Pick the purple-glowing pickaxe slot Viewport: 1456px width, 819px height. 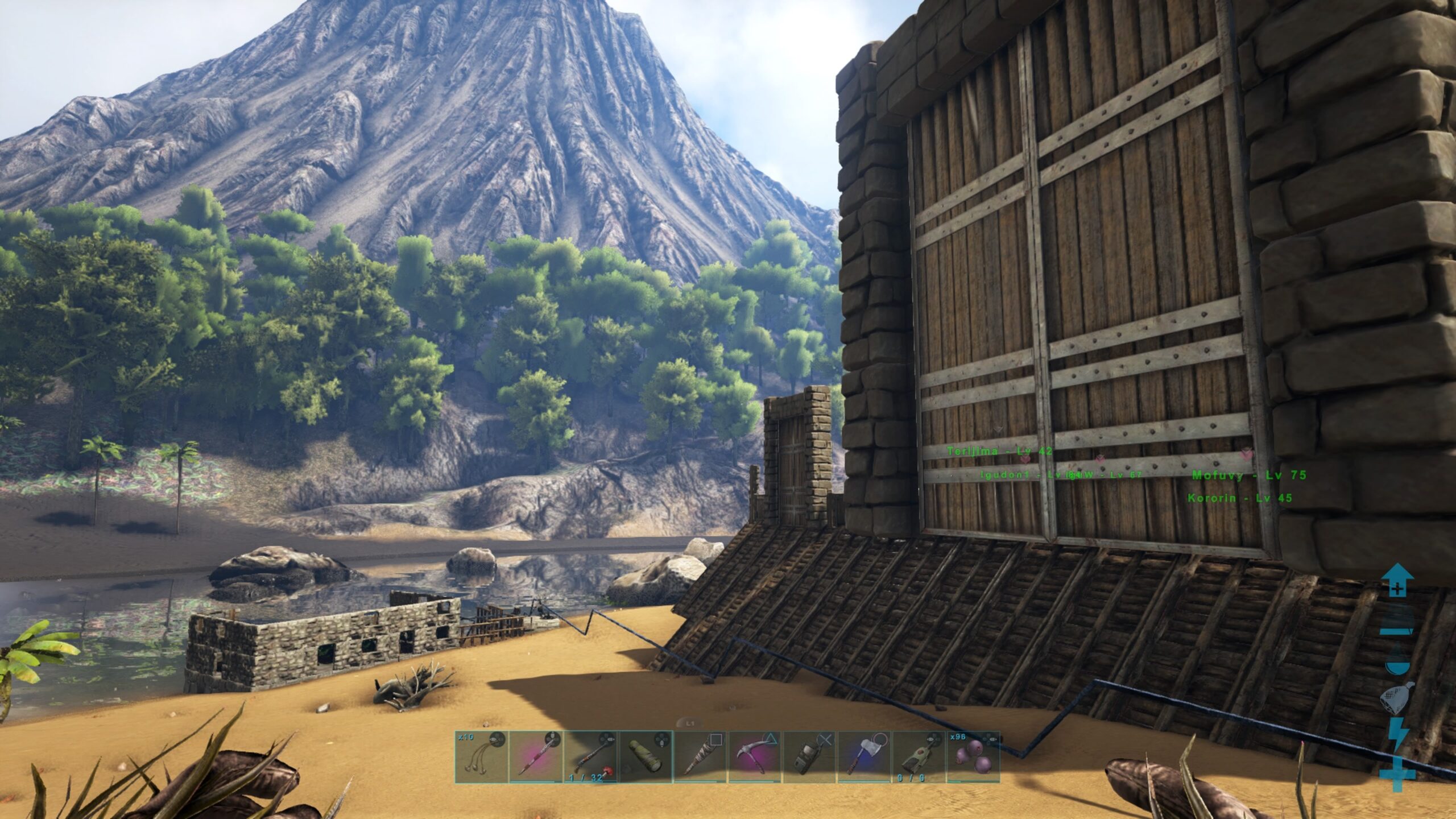754,756
